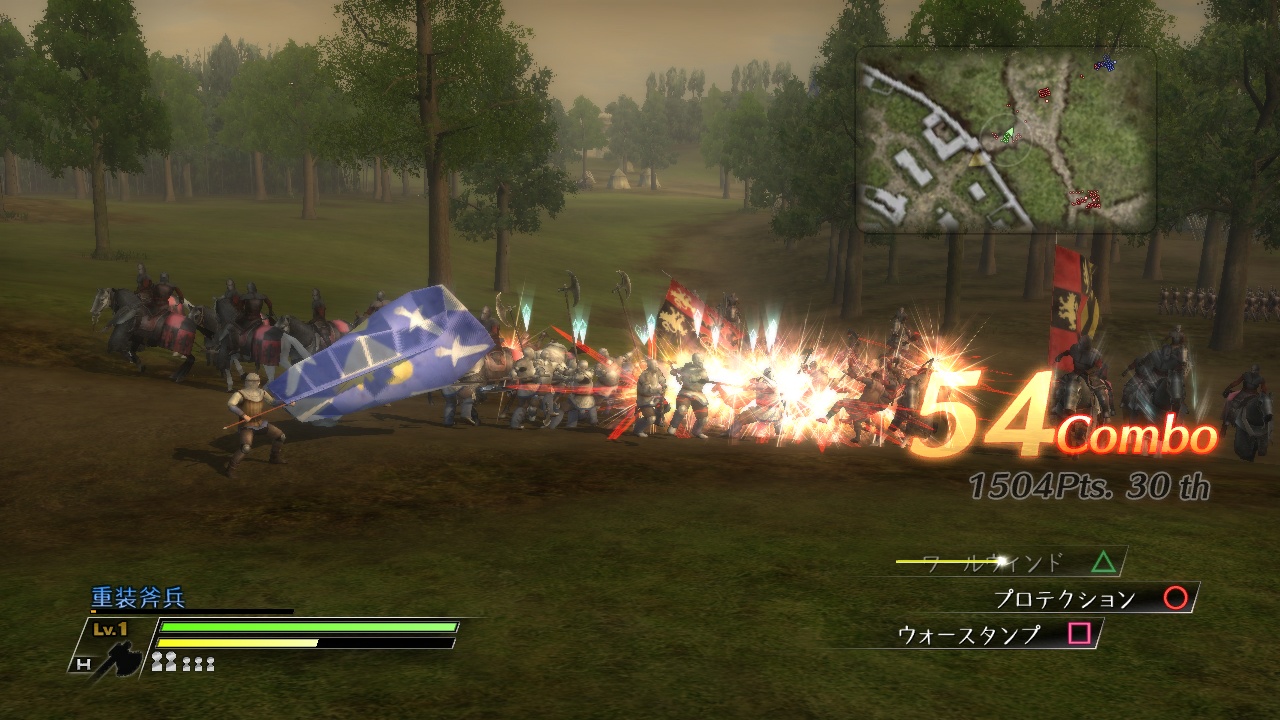
Task: Select the large soldier troop icons beside the axe
Action: 165,661
